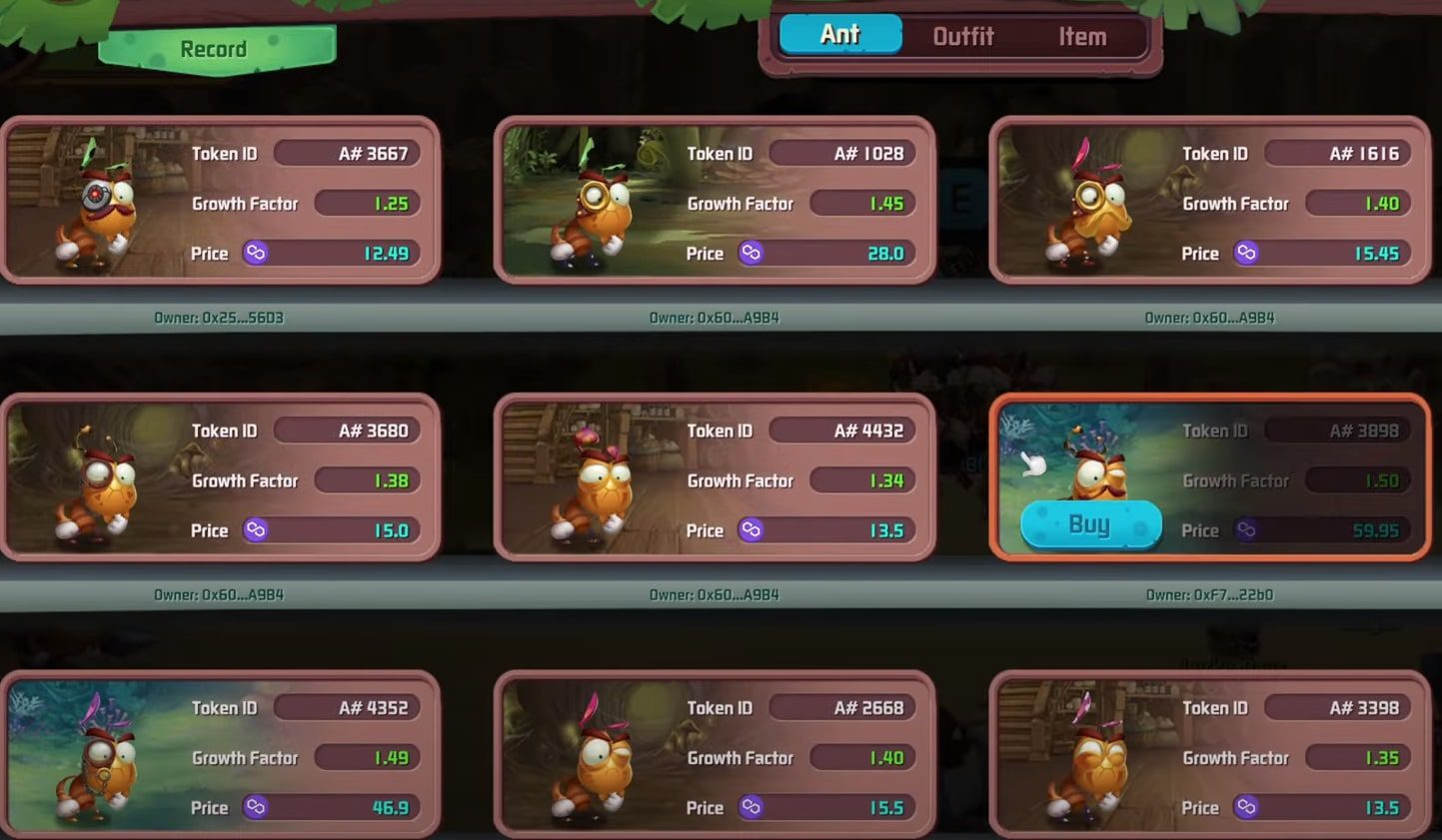Pick ant listing A# 3680
Viewport: 1442px width, 840px height.
click(220, 477)
